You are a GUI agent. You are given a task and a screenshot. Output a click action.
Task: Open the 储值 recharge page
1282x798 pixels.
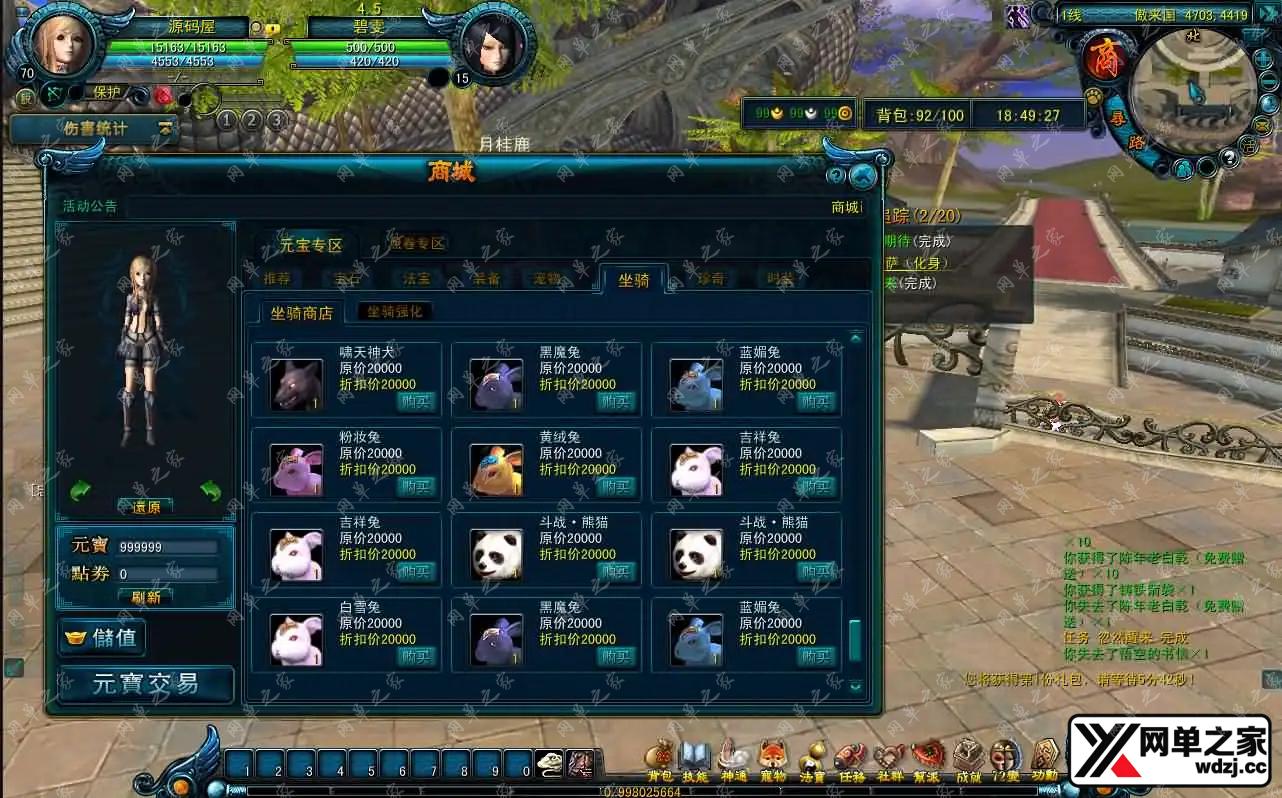(103, 638)
